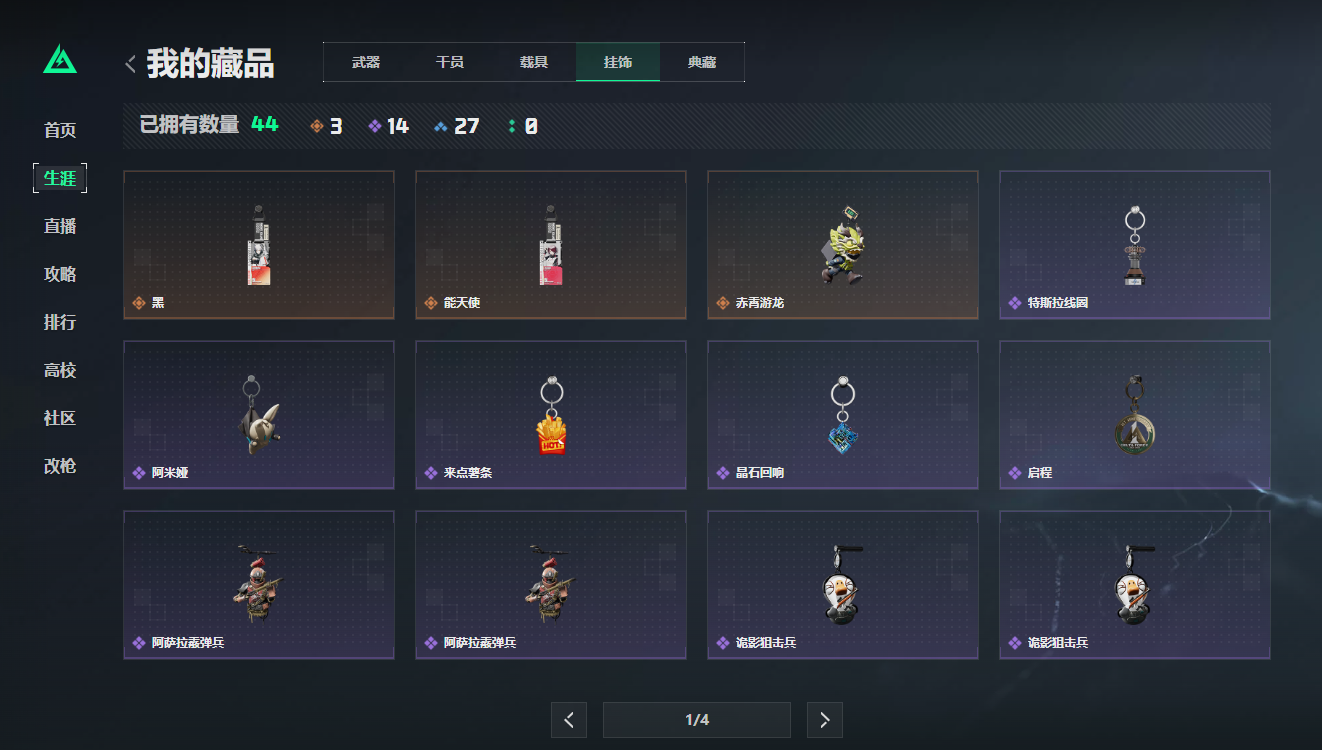Viewport: 1322px width, 750px height.
Task: Select the 来点薯条 charm
Action: coord(549,415)
